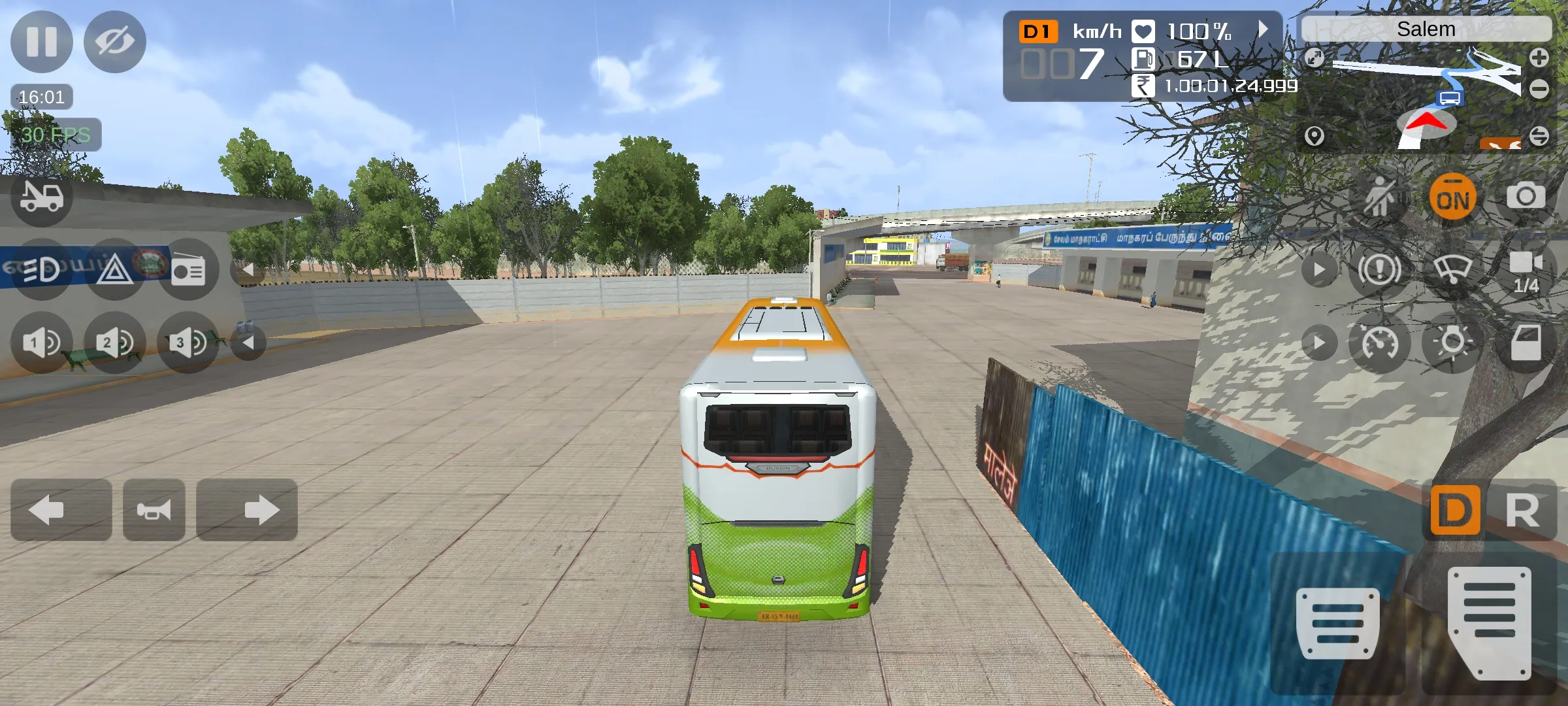
Task: Shift into reverse gear R
Action: coord(1523,510)
